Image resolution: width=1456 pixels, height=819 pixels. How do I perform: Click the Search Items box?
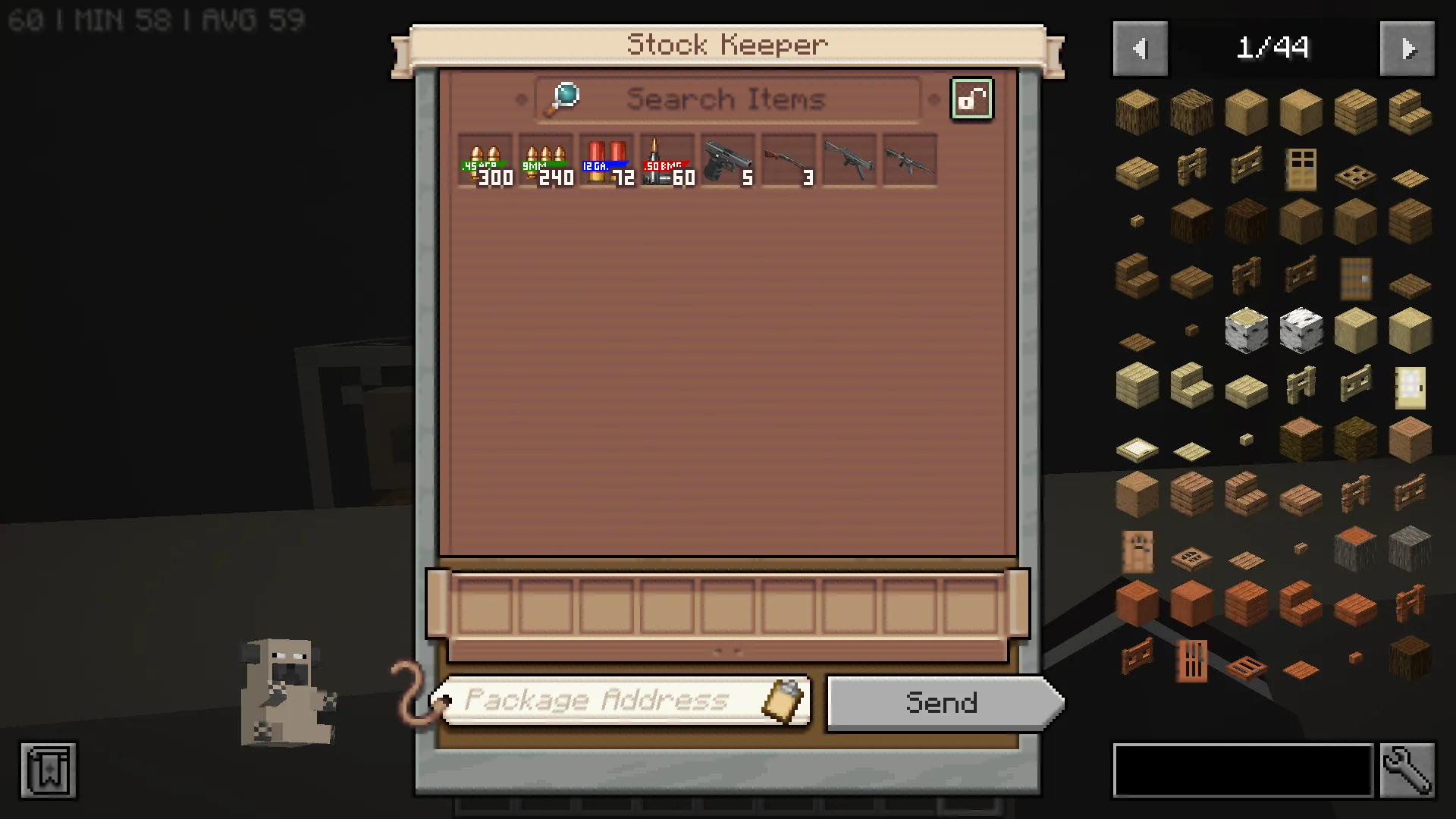(726, 99)
